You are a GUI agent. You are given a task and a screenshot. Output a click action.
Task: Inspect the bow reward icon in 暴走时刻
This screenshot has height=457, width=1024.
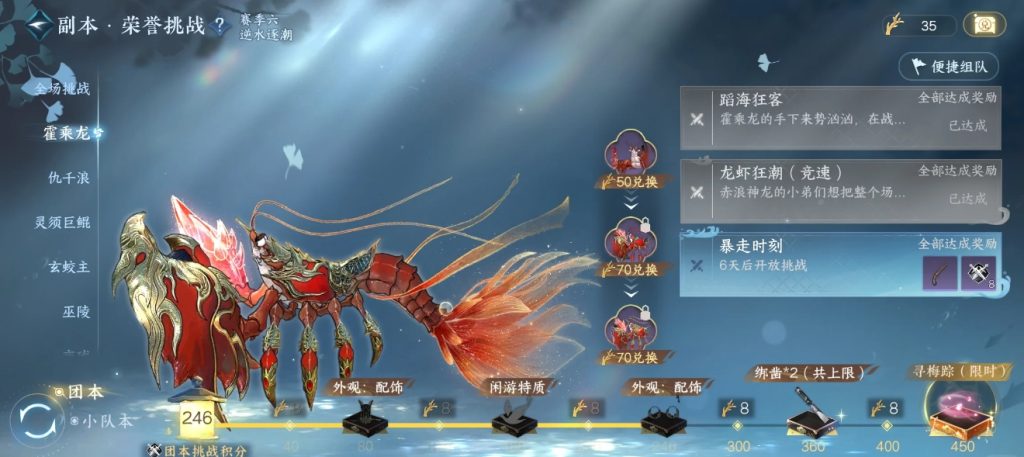[939, 273]
